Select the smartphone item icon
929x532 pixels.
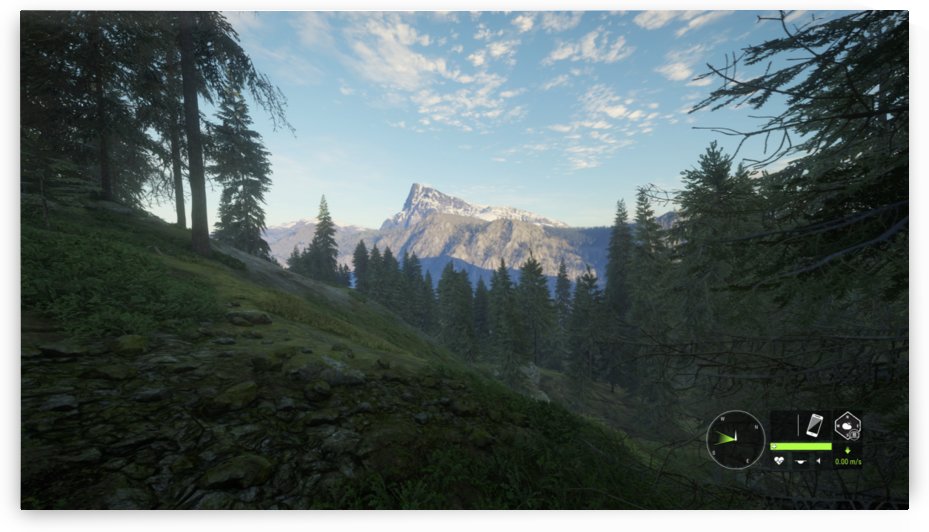(x=814, y=425)
